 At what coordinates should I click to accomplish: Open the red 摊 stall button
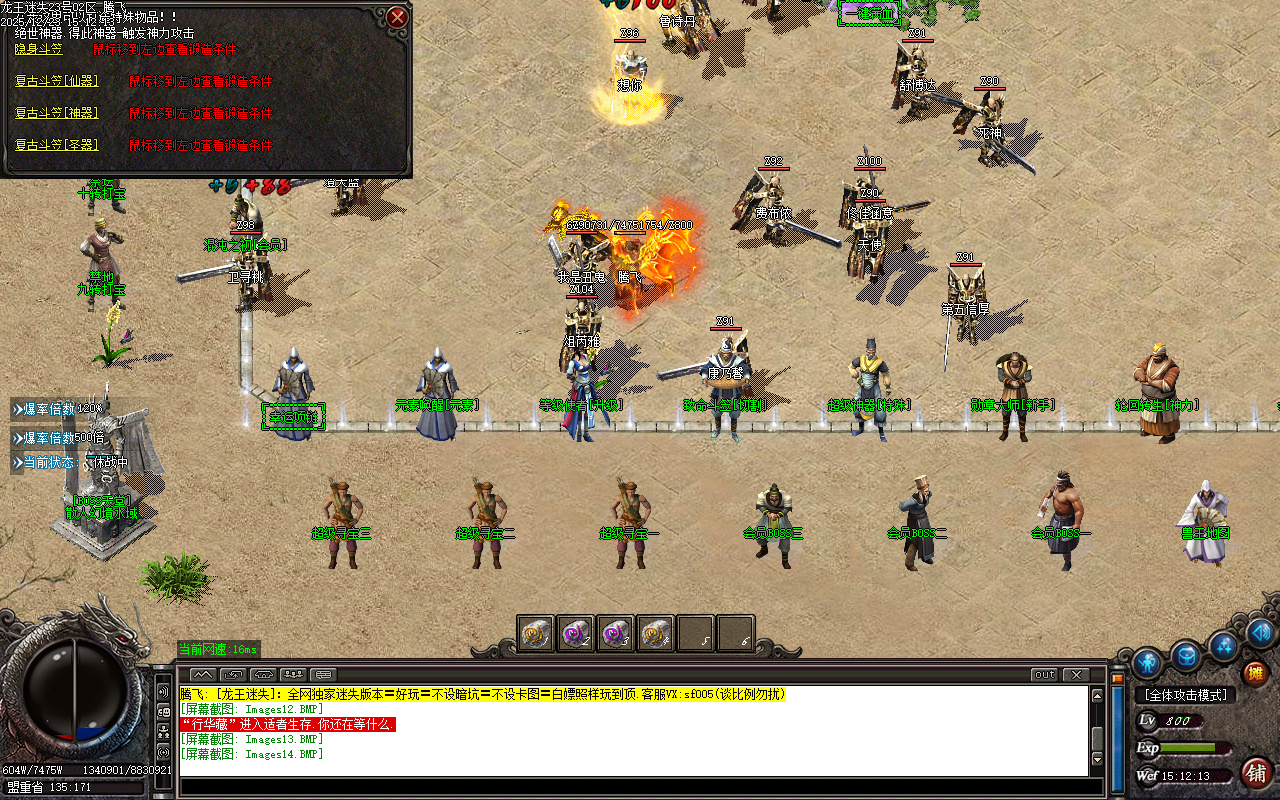click(1254, 675)
